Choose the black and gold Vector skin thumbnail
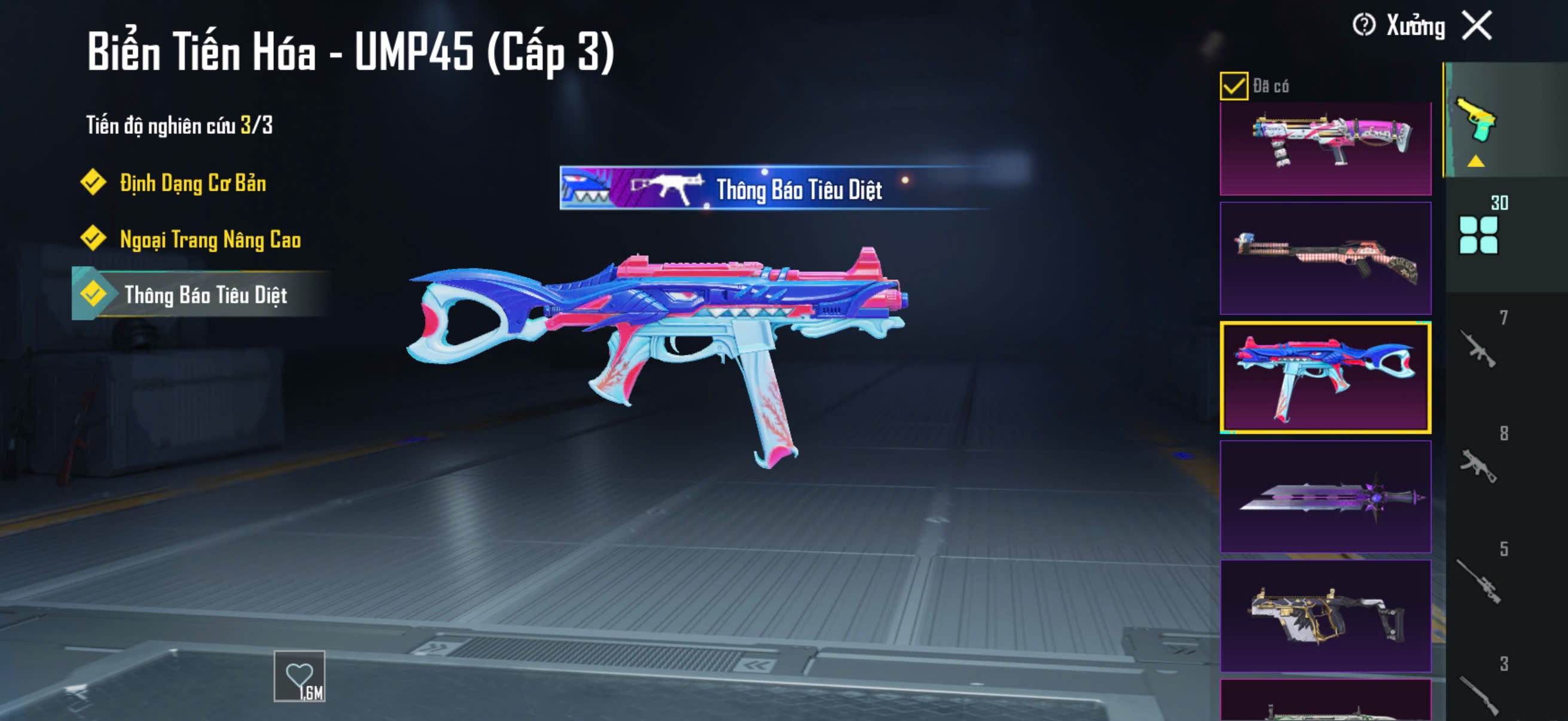The width and height of the screenshot is (1568, 721). pos(1325,616)
